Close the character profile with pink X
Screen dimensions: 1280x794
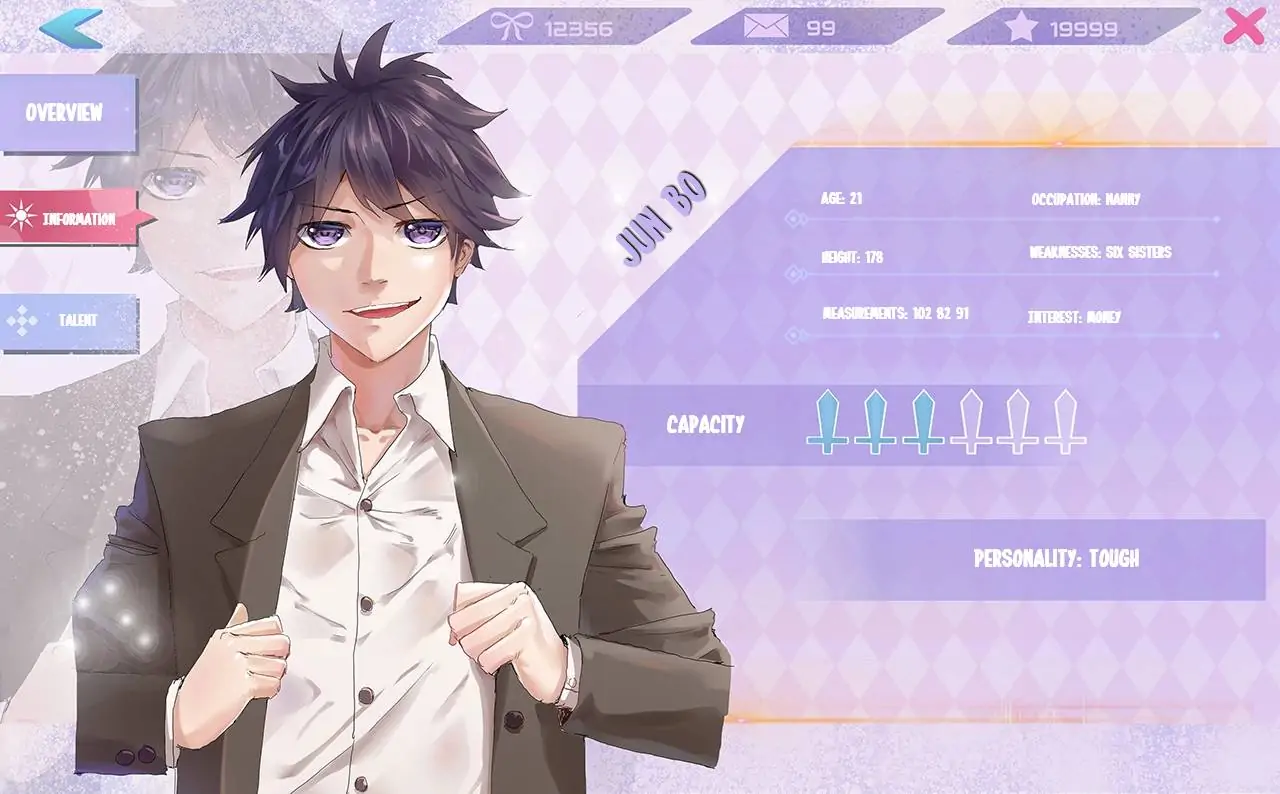tap(1243, 27)
